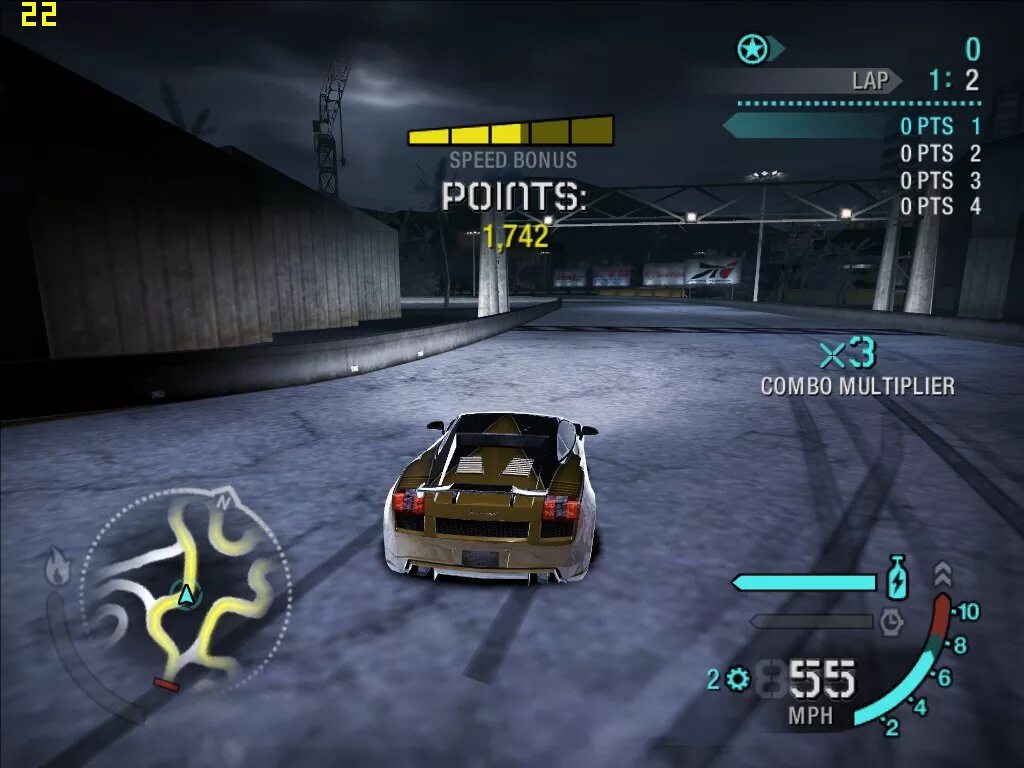Screen dimensions: 1024x768
Task: Click the red marker on the minimap route
Action: tap(166, 684)
